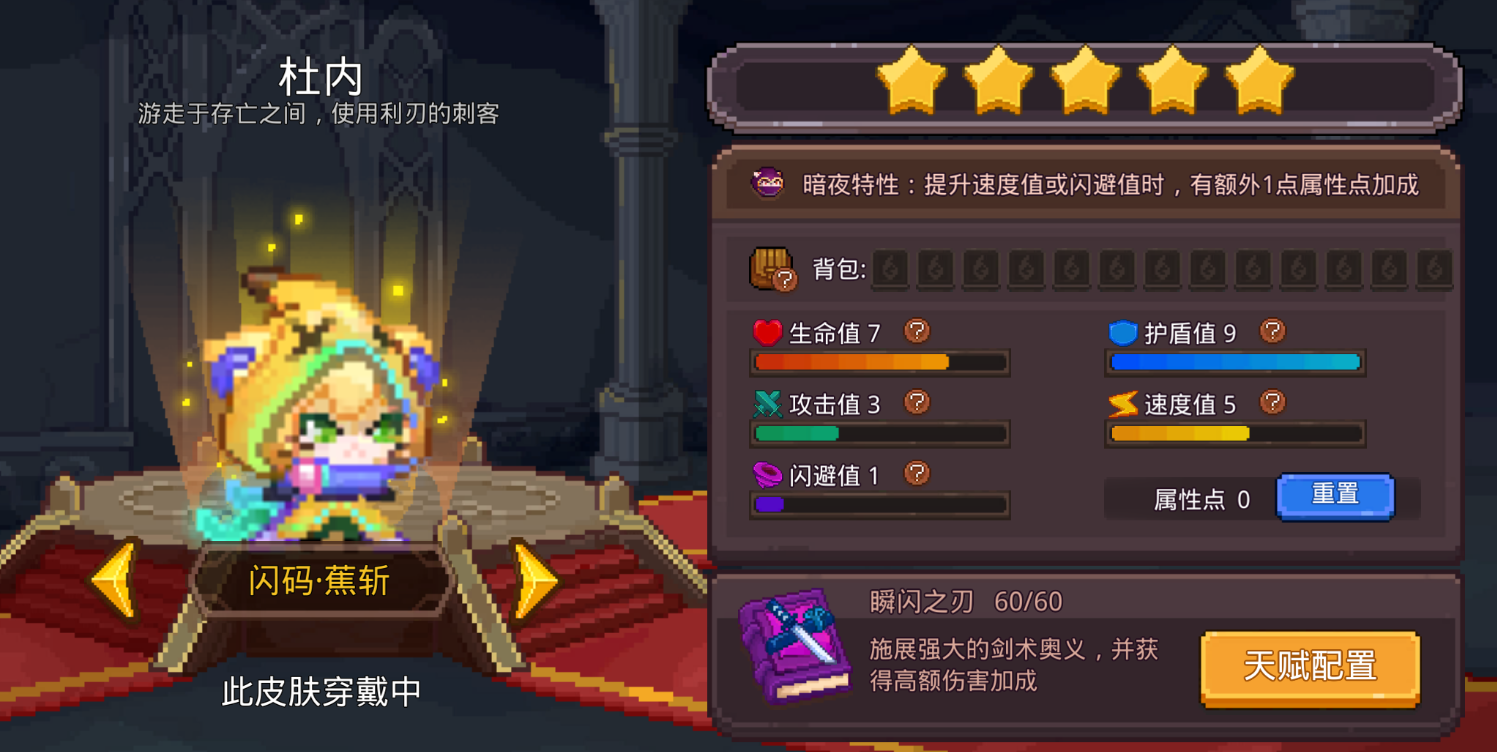Open the 生命值 help question mark
This screenshot has height=752, width=1497.
click(x=916, y=330)
